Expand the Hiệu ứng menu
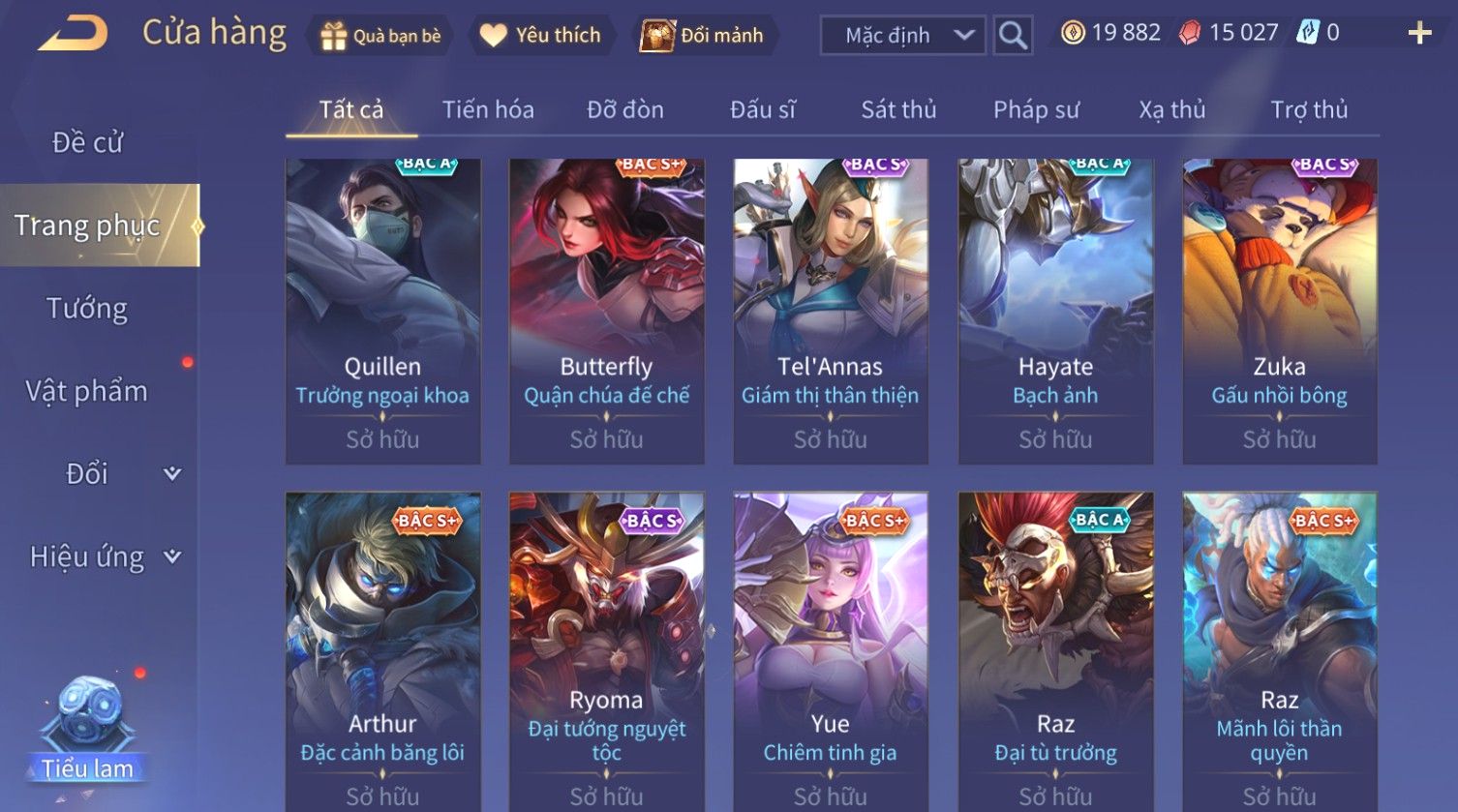The height and width of the screenshot is (812, 1458). point(104,556)
